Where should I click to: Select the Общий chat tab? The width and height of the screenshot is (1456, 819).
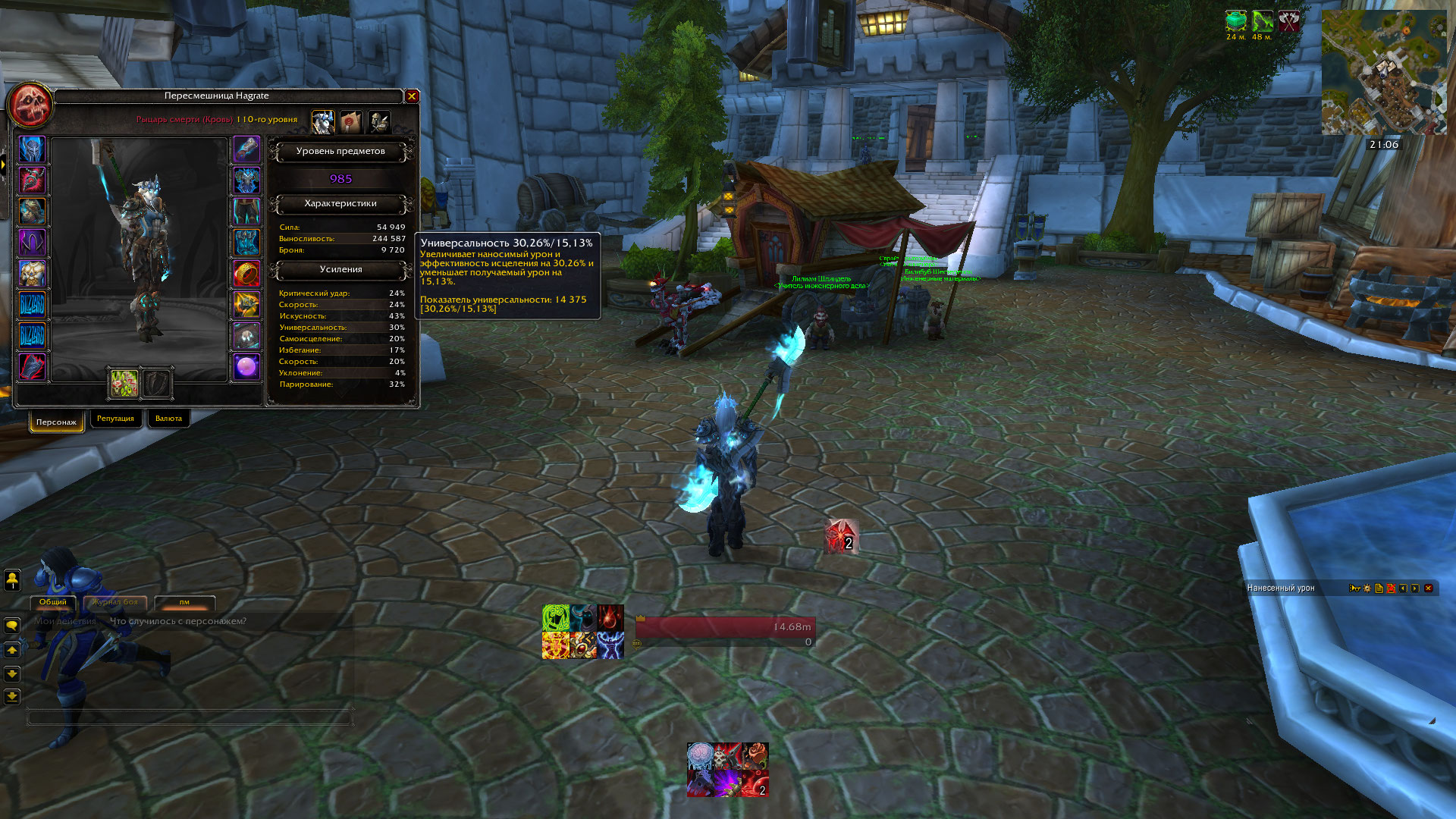53,602
